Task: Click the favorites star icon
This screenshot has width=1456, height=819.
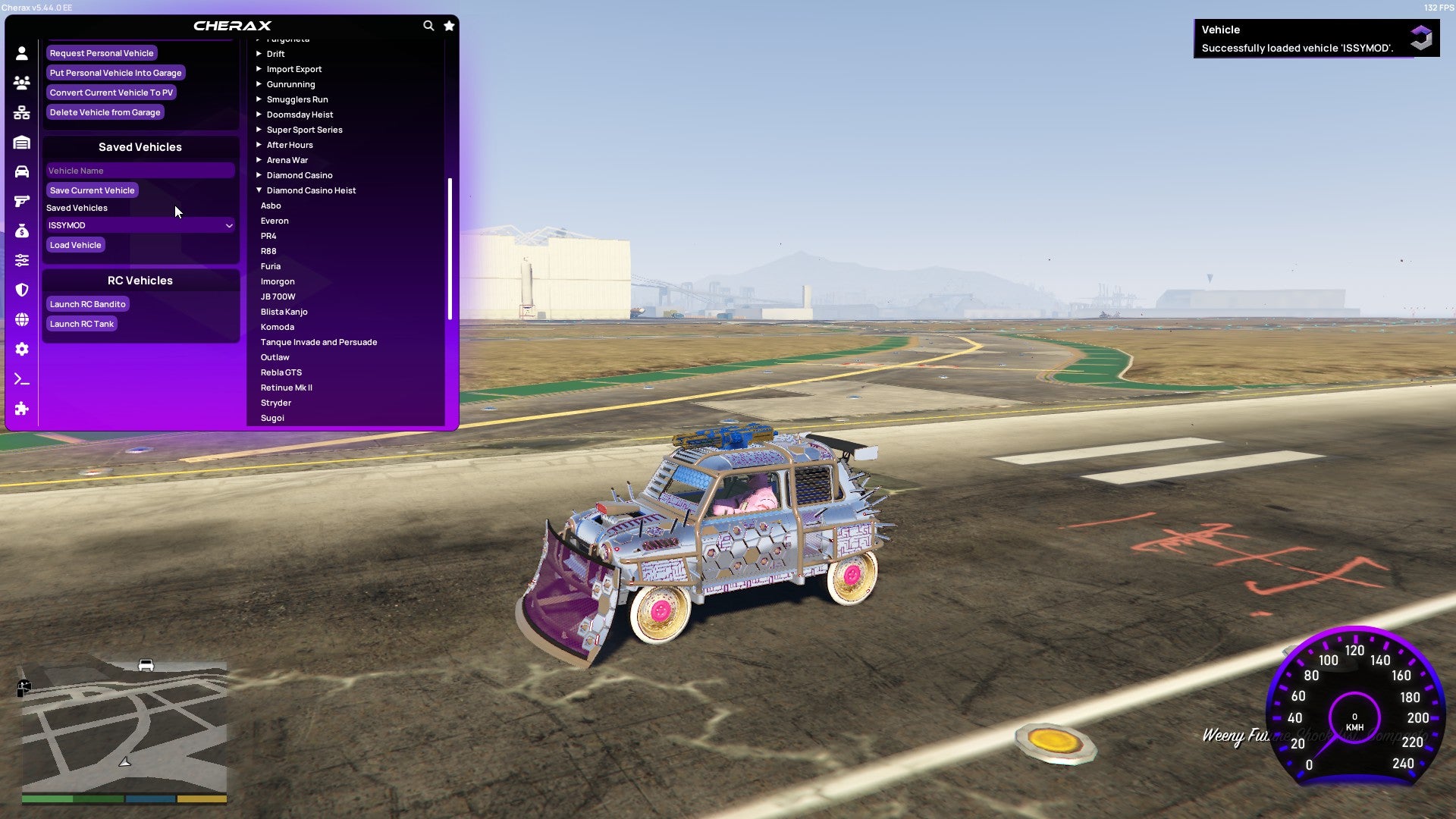Action: (449, 26)
